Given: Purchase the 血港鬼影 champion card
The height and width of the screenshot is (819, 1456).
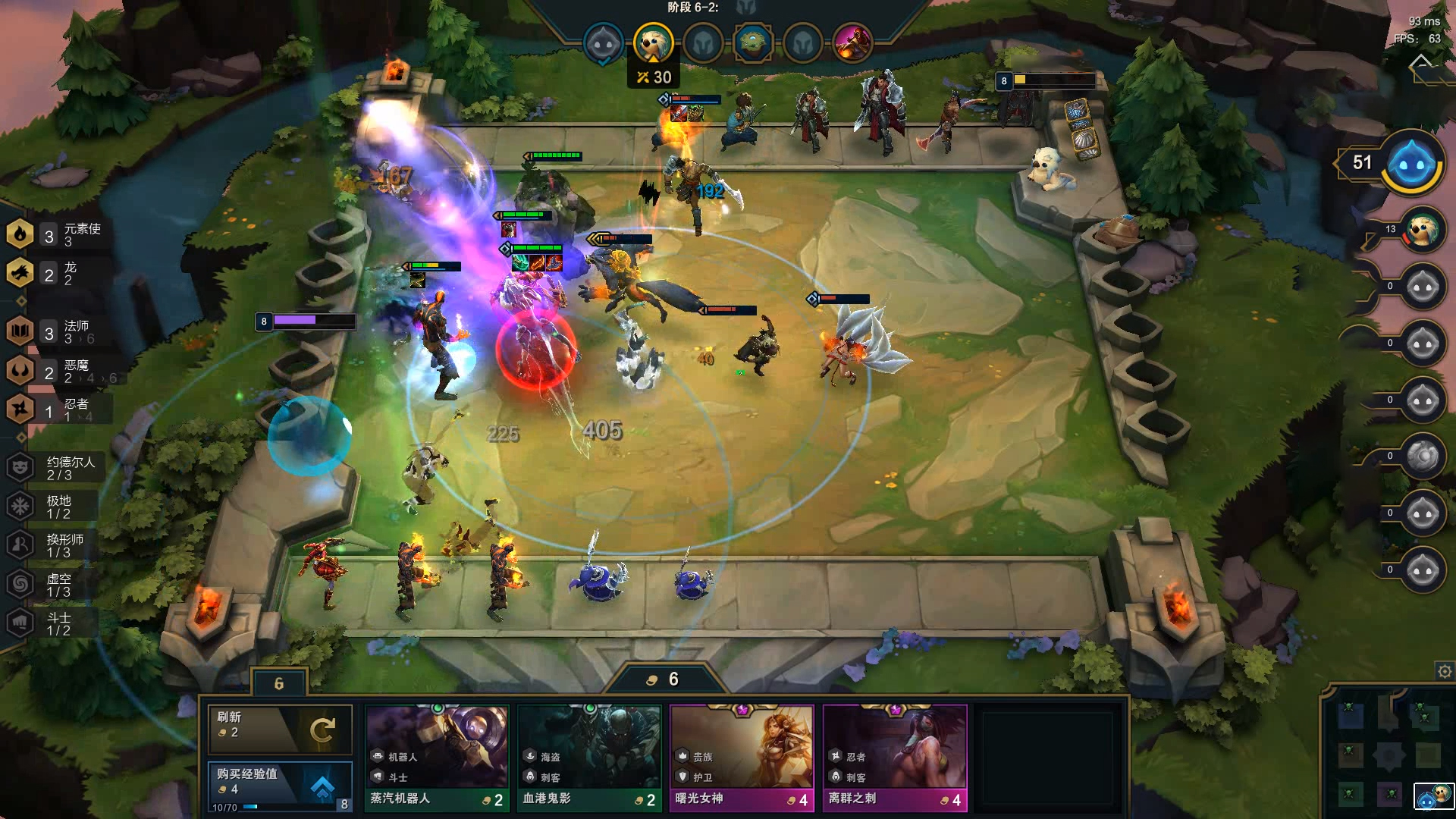Looking at the screenshot, I should point(589,757).
